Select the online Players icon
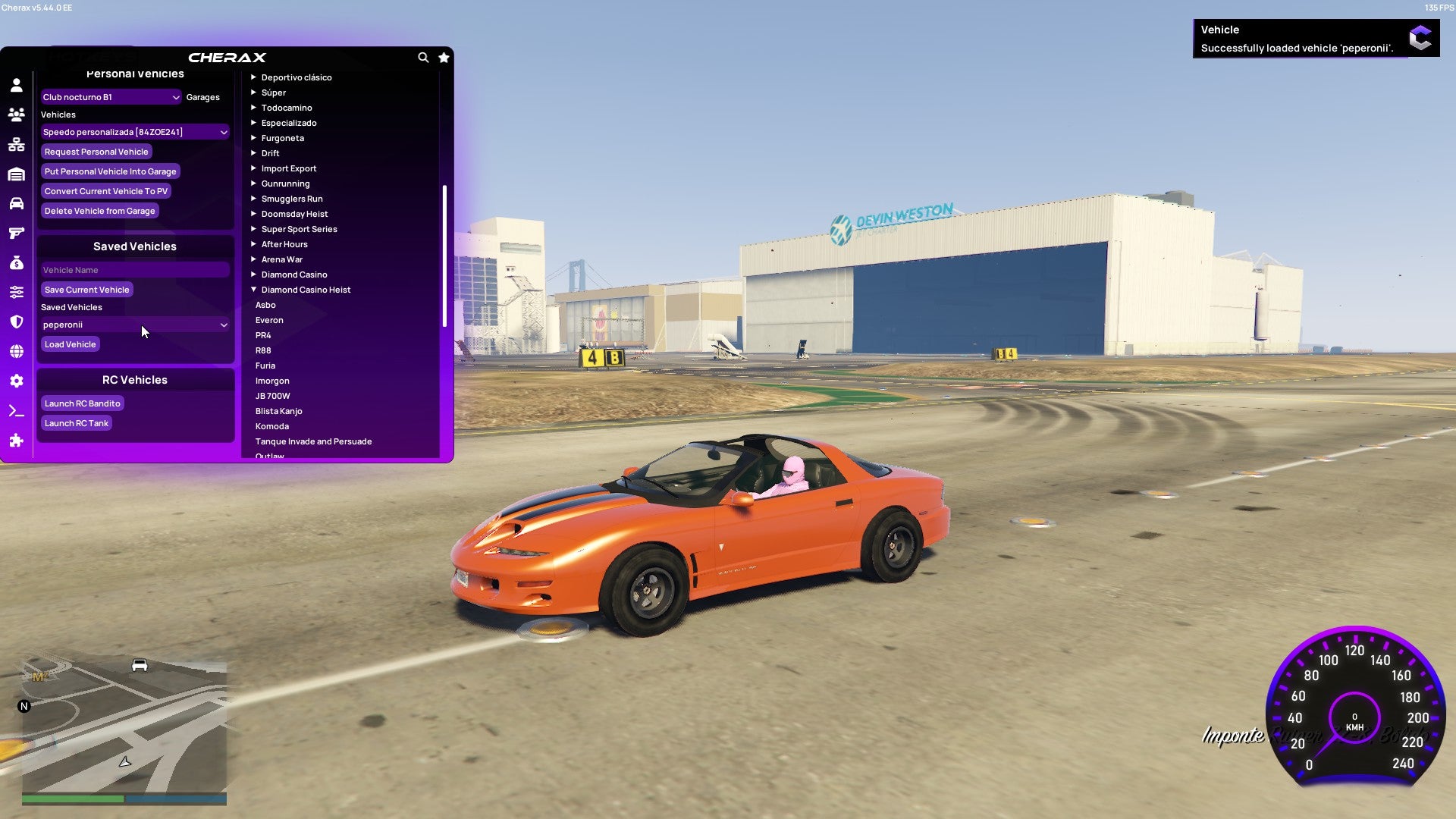Image resolution: width=1456 pixels, height=819 pixels. point(17,113)
